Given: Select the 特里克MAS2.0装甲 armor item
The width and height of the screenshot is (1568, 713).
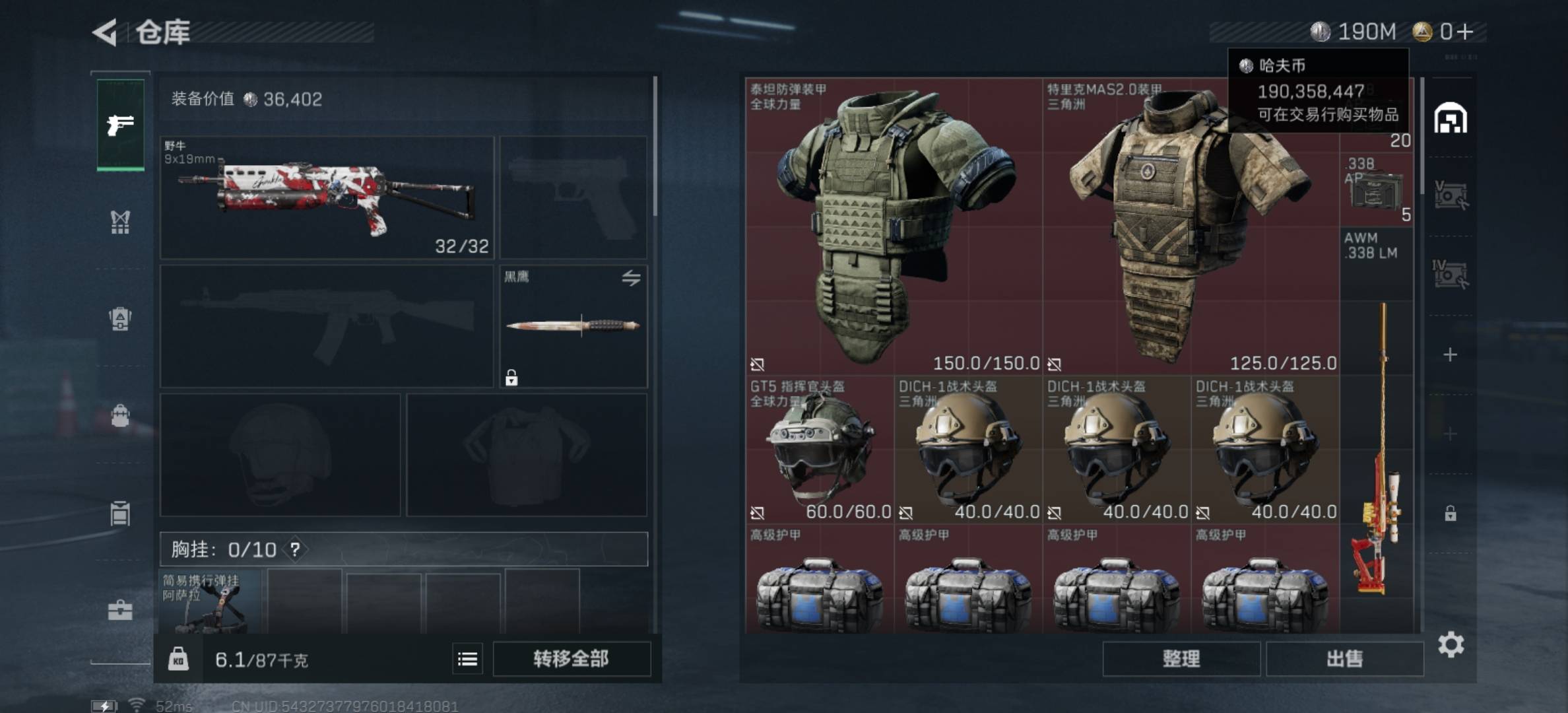Looking at the screenshot, I should click(1191, 226).
